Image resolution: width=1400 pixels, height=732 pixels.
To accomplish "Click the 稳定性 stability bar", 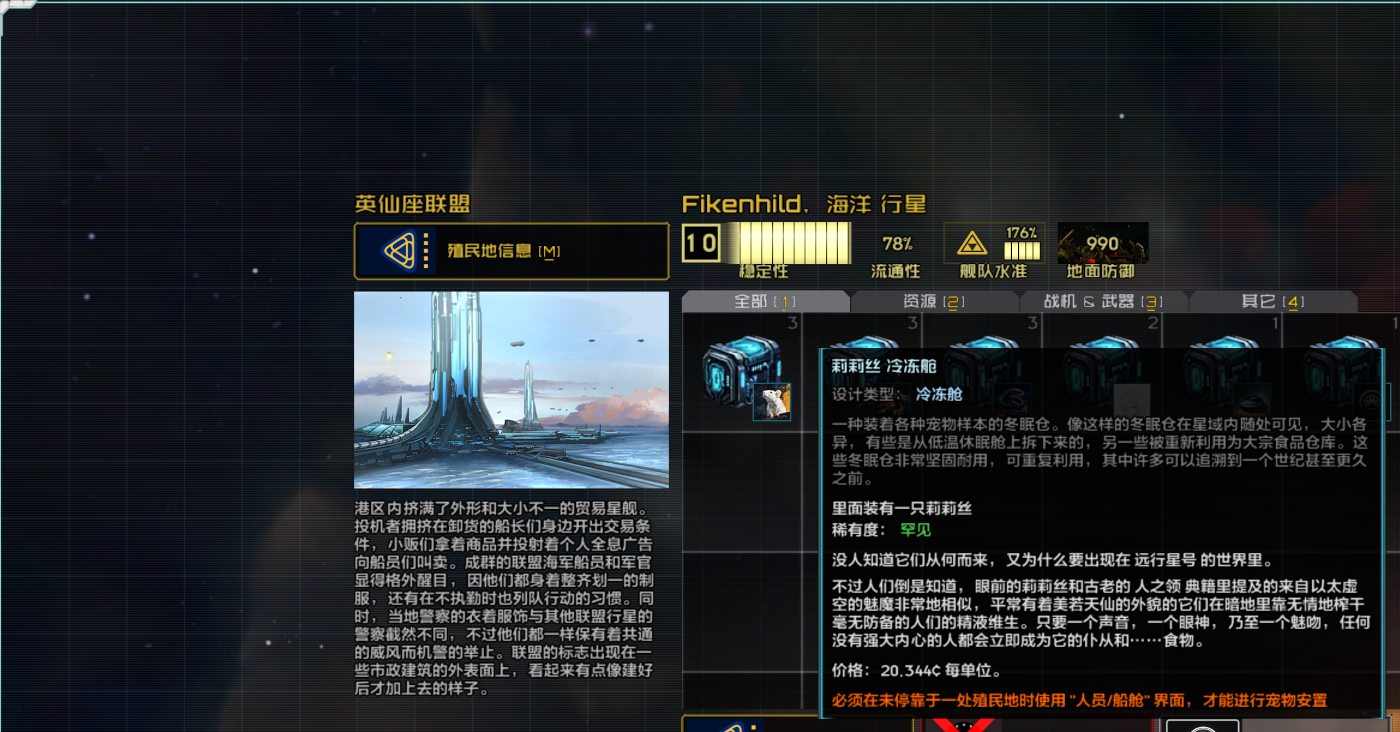I will [790, 243].
